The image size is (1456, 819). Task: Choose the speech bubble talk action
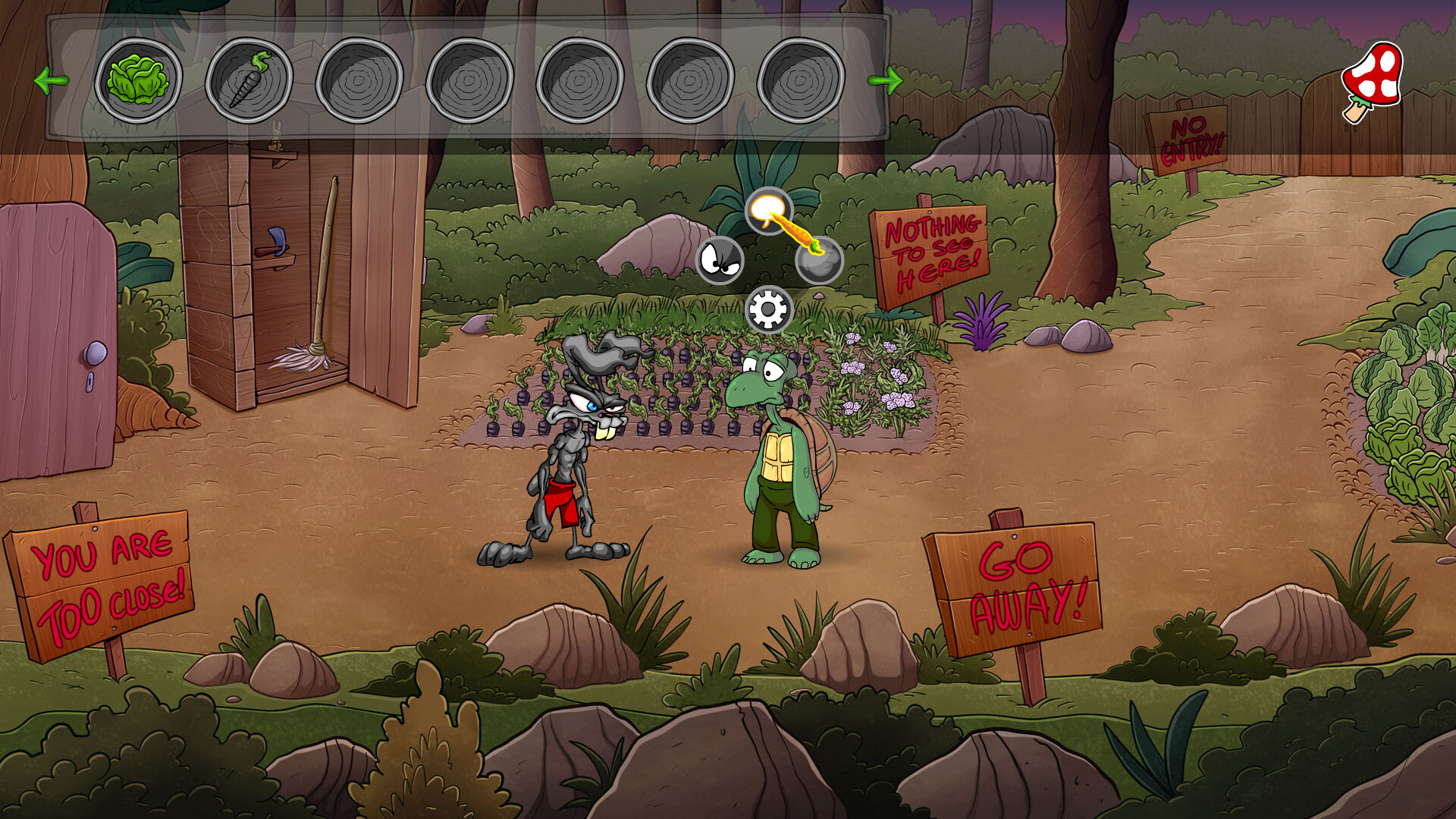[x=768, y=210]
